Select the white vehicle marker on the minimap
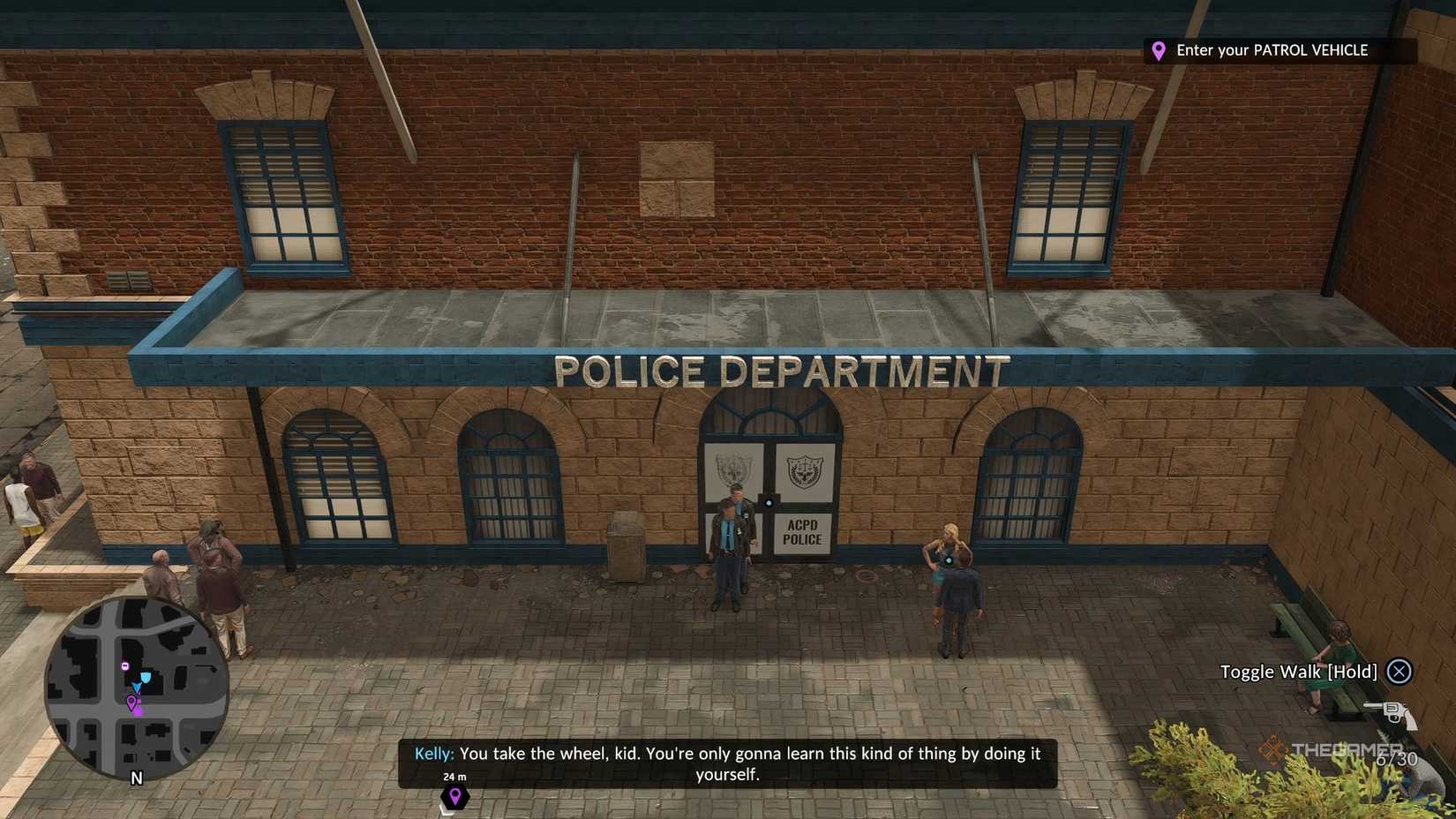Viewport: 1456px width, 819px height. pyautogui.click(x=125, y=665)
